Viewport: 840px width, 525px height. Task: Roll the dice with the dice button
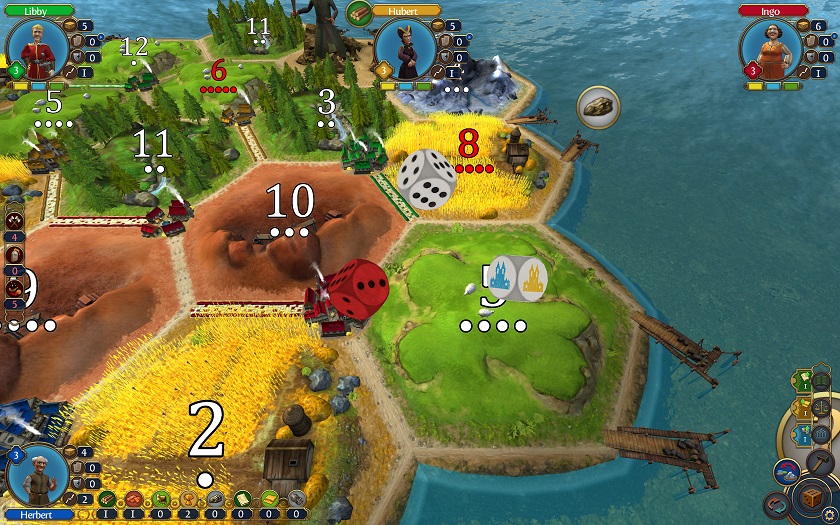tap(810, 496)
